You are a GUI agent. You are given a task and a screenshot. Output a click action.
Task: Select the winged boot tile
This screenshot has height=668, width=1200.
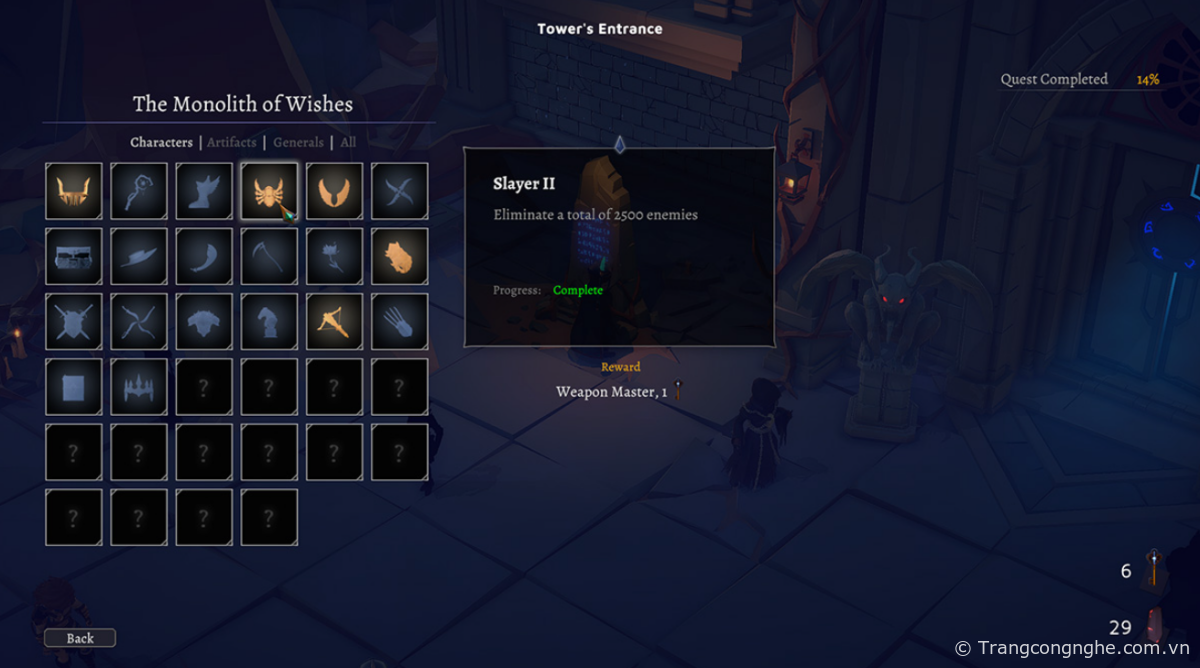(x=204, y=191)
